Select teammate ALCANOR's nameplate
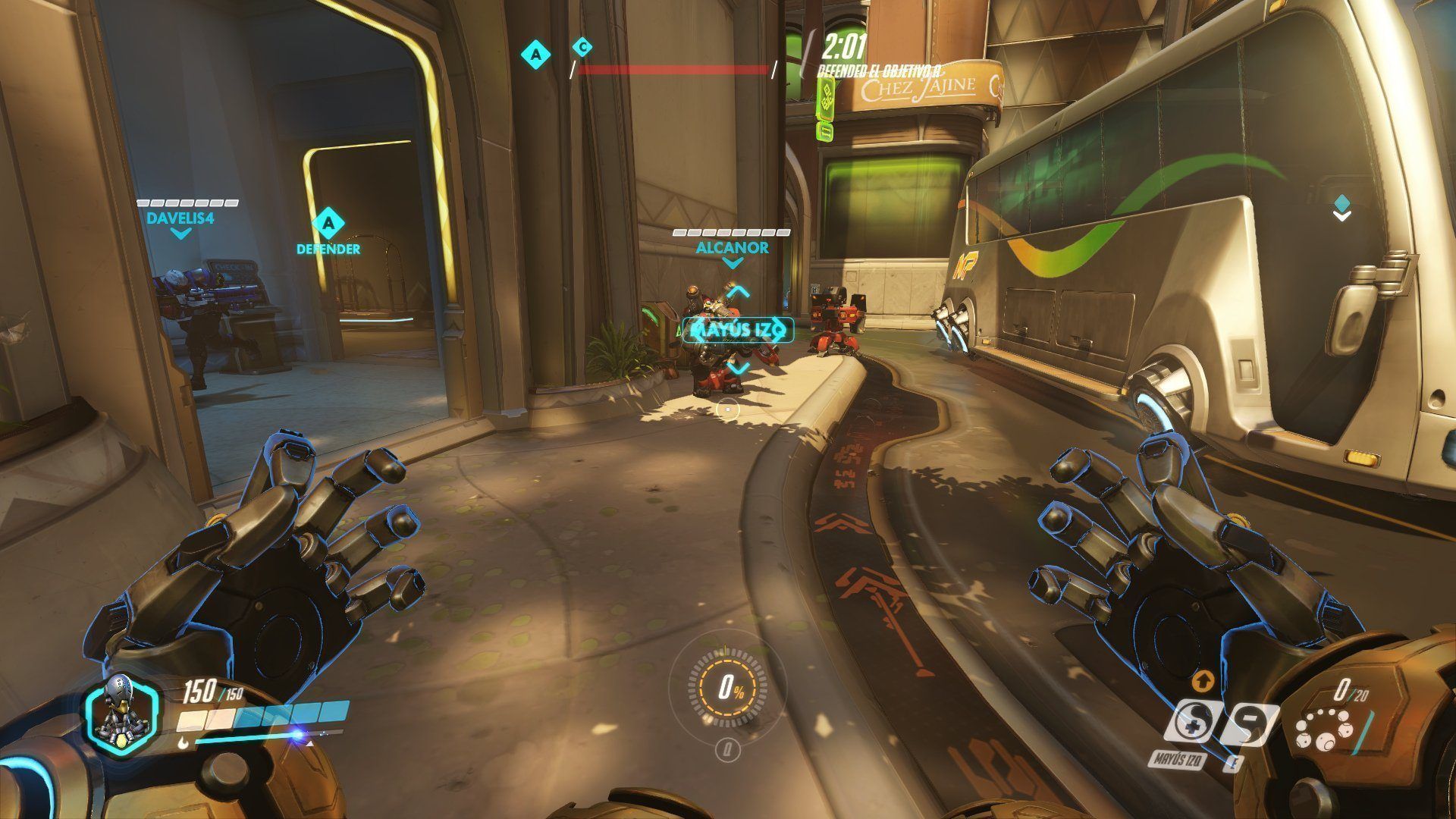This screenshot has height=819, width=1456. 732,247
